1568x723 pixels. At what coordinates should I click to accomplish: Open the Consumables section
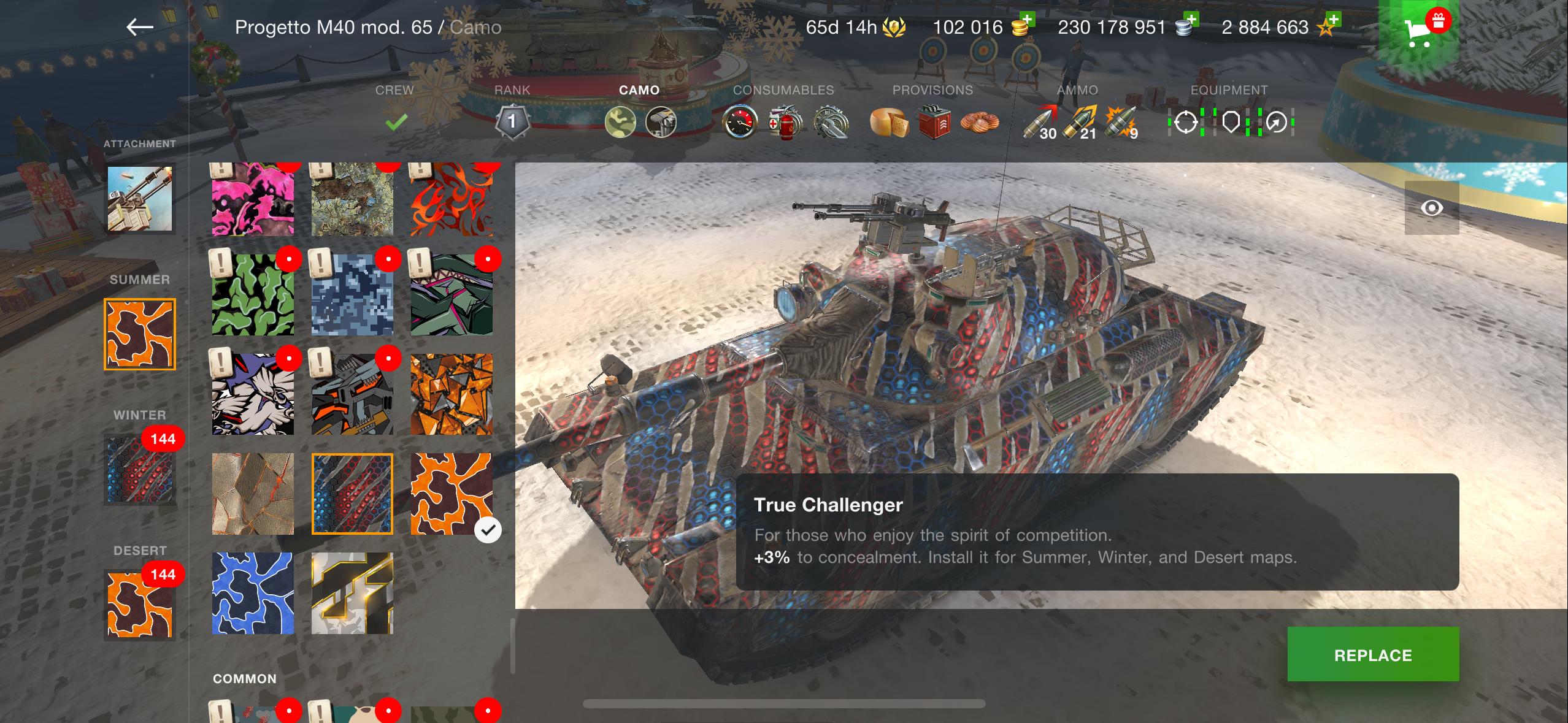pyautogui.click(x=783, y=112)
